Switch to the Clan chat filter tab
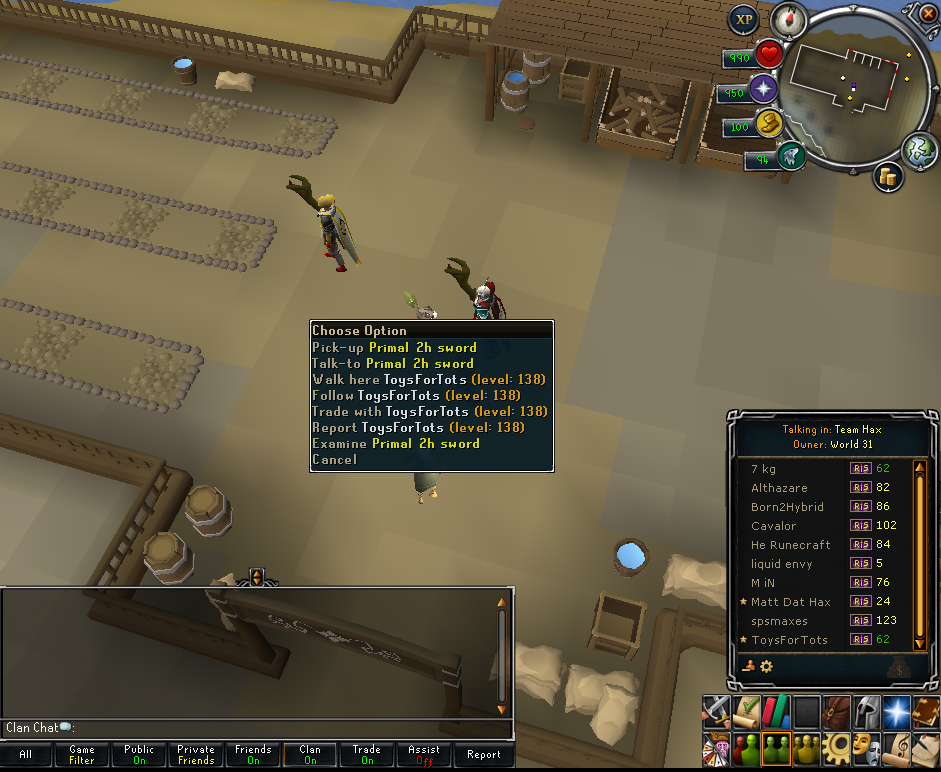 (x=310, y=754)
